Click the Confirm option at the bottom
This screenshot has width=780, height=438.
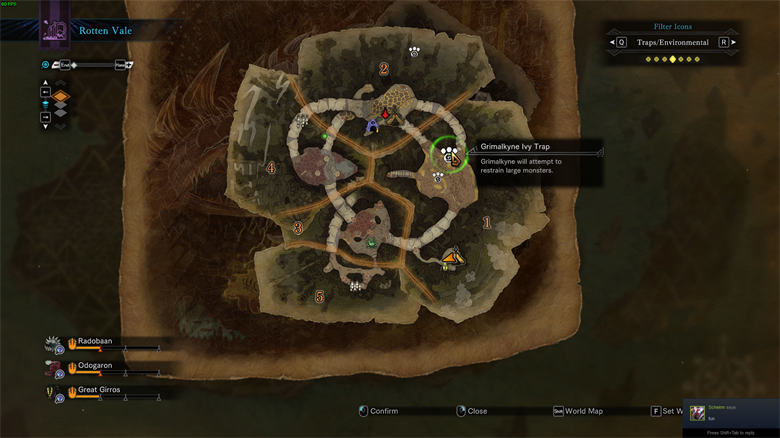point(378,411)
